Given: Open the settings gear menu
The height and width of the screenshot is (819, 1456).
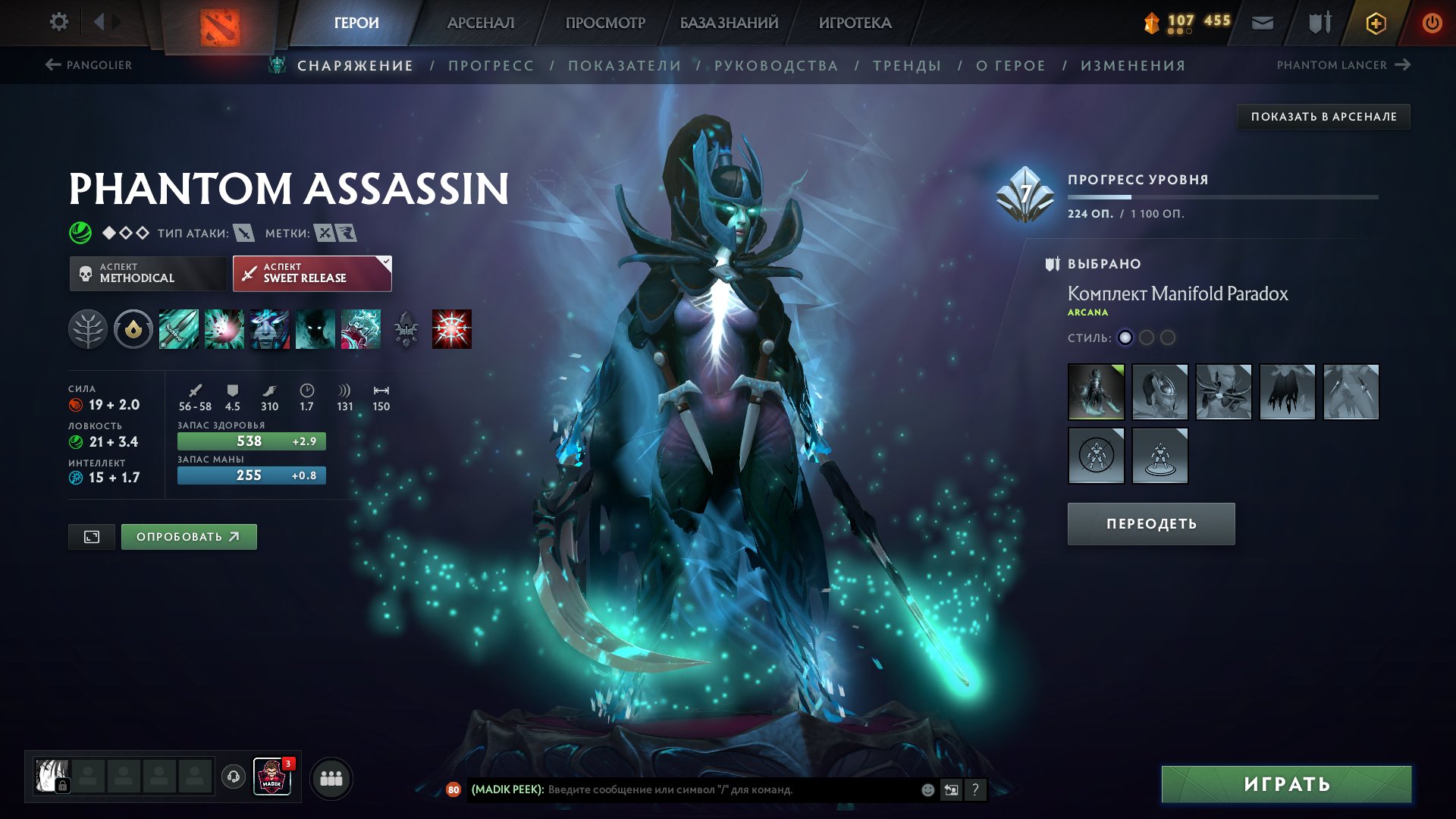Looking at the screenshot, I should click(58, 22).
